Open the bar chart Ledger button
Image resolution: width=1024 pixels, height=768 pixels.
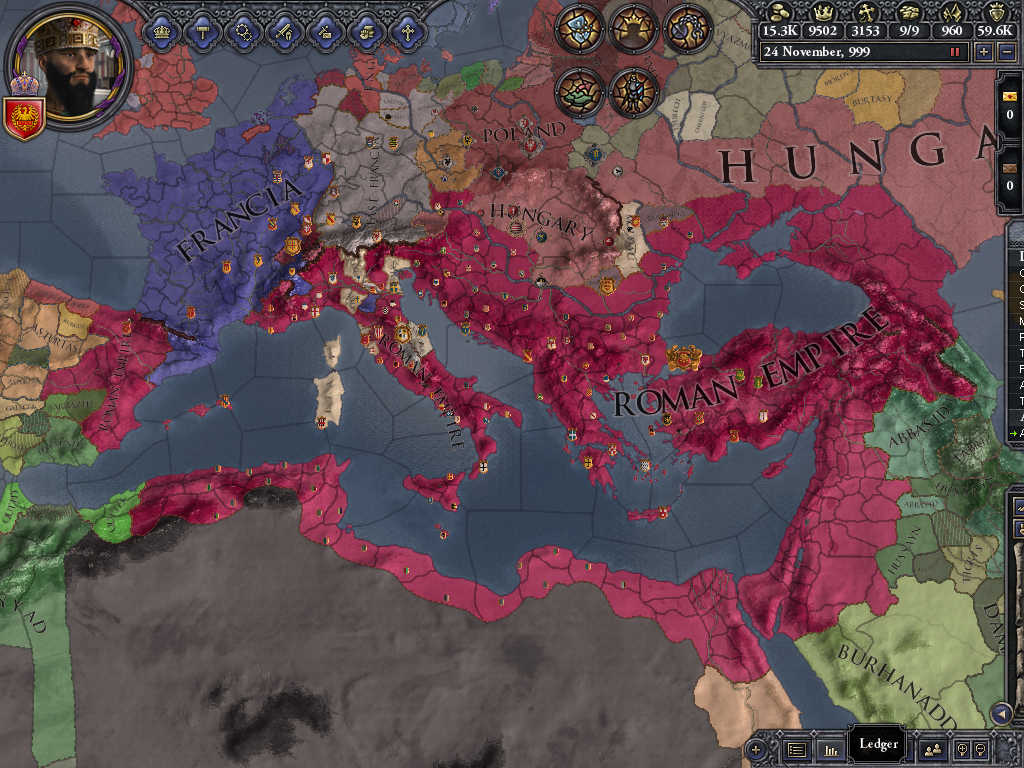829,748
